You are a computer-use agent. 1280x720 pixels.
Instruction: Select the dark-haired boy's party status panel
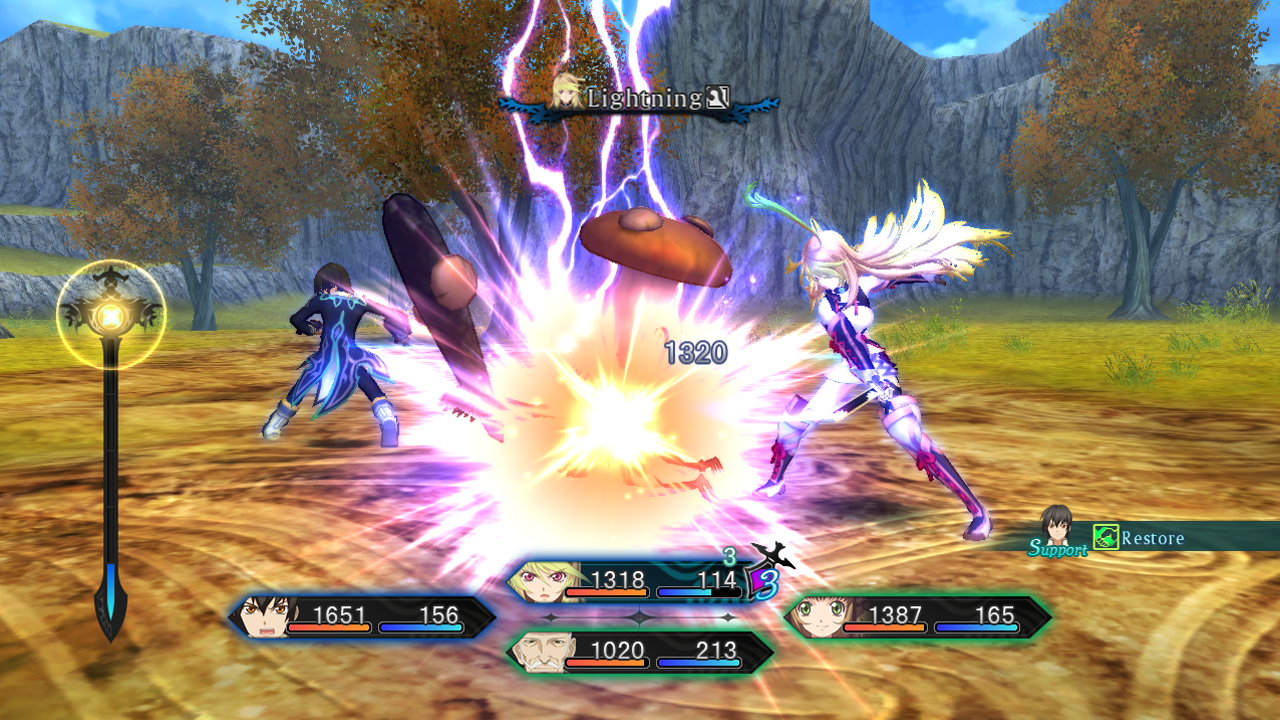pyautogui.click(x=362, y=617)
